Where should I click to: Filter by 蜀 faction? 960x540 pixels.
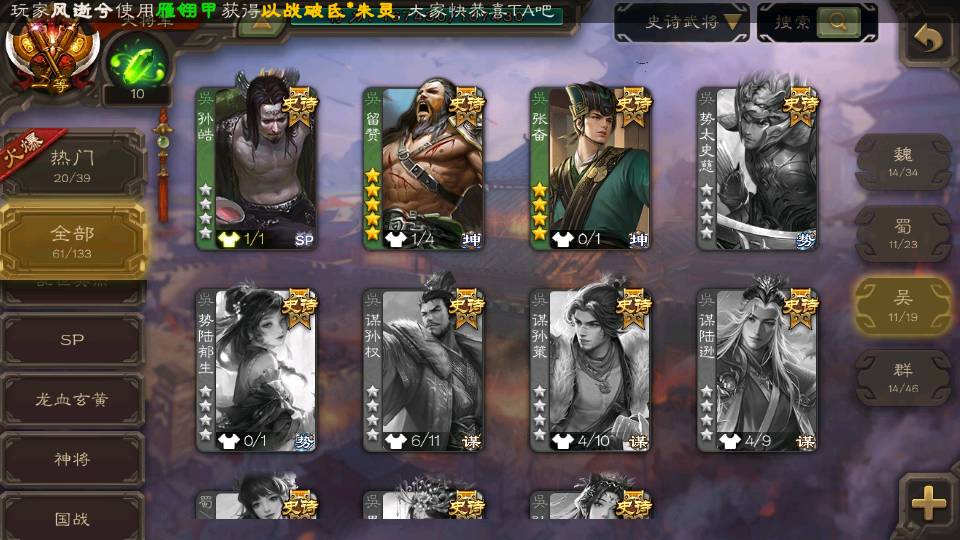point(903,233)
